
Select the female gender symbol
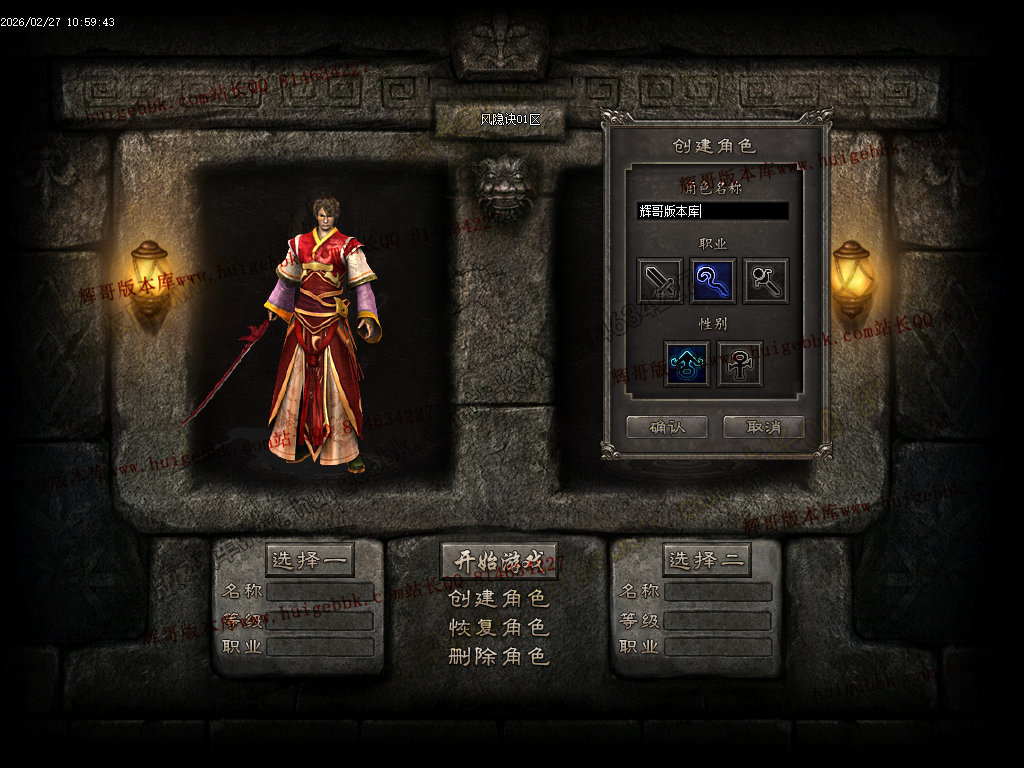[740, 363]
